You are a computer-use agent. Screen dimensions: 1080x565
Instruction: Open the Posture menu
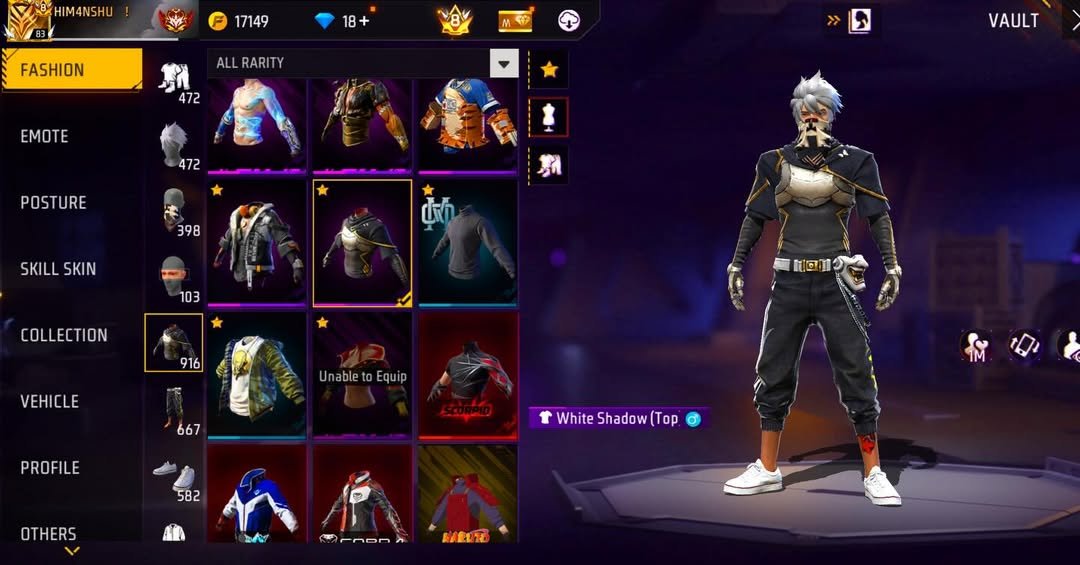tap(53, 202)
